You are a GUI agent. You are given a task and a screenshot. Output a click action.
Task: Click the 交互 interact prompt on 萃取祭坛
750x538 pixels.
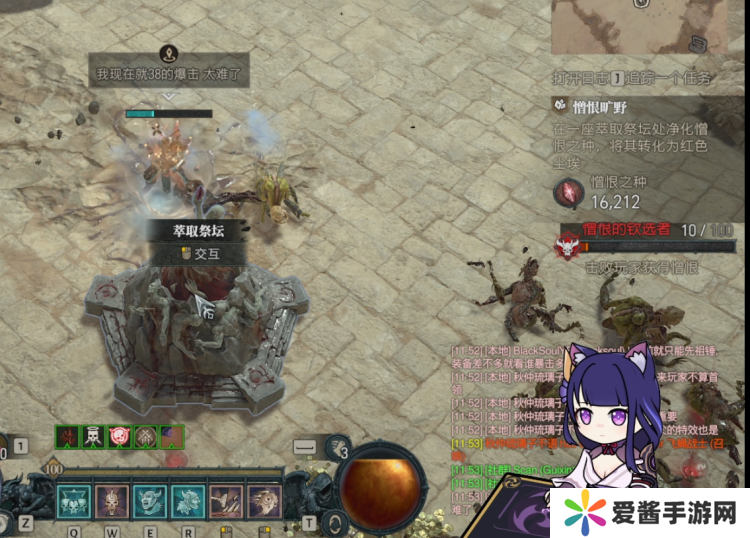pyautogui.click(x=200, y=253)
